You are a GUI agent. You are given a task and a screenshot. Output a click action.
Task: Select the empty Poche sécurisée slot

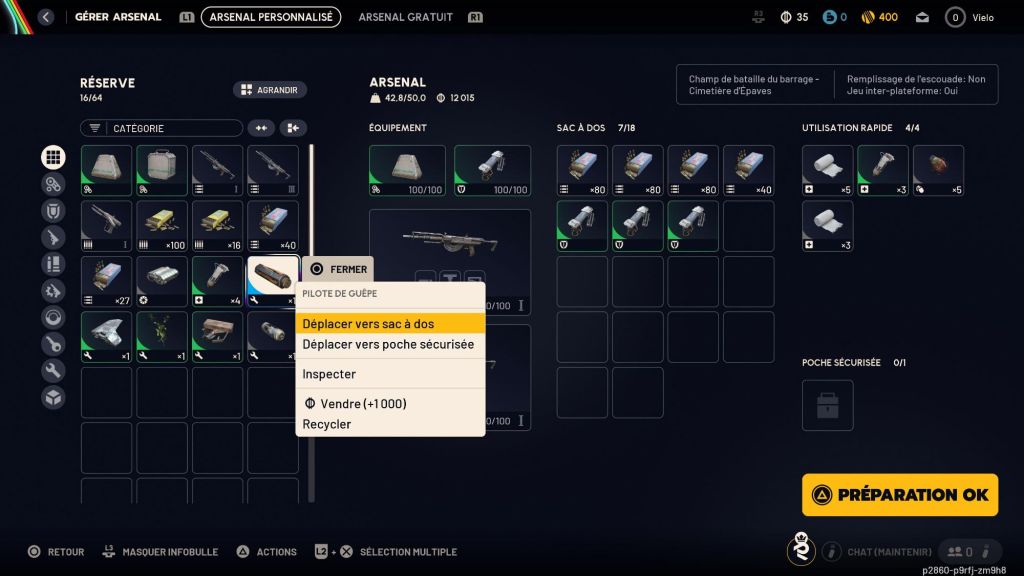click(827, 405)
